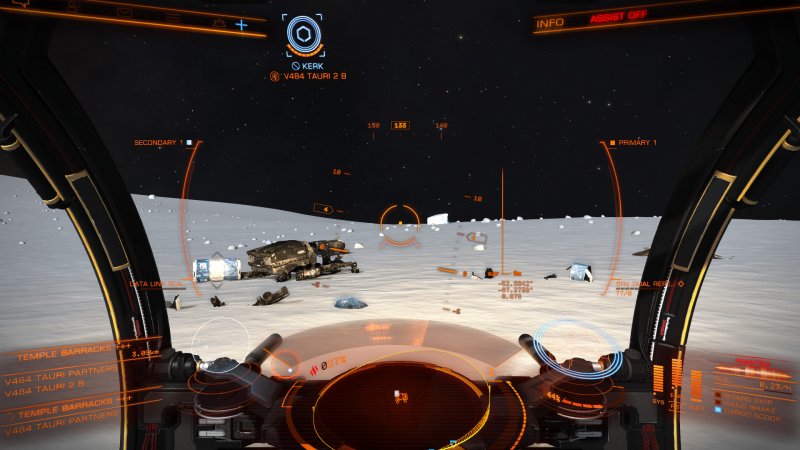Open the INFO panel header
The image size is (800, 450).
coord(550,22)
